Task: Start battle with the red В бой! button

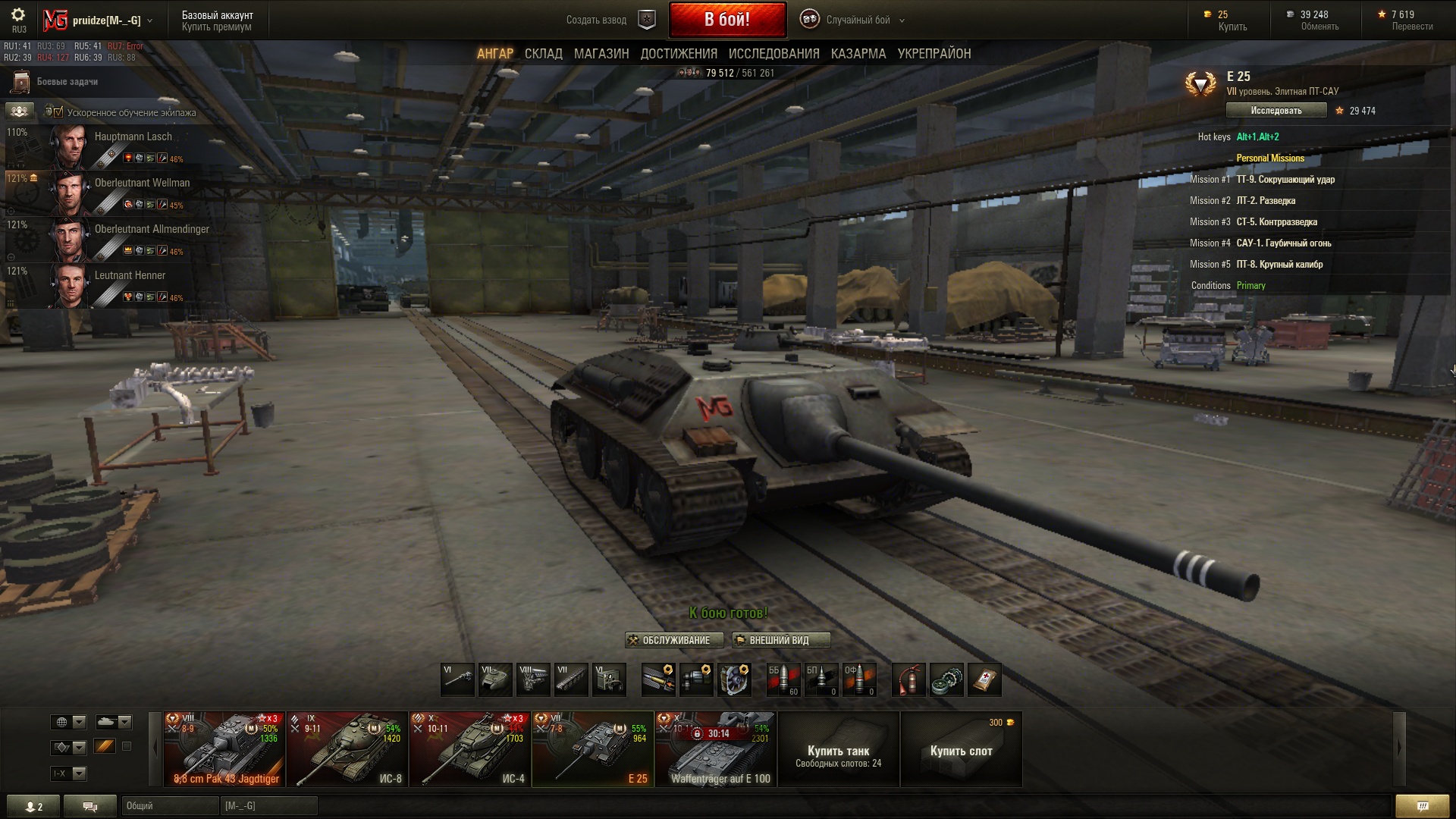Action: click(x=726, y=20)
